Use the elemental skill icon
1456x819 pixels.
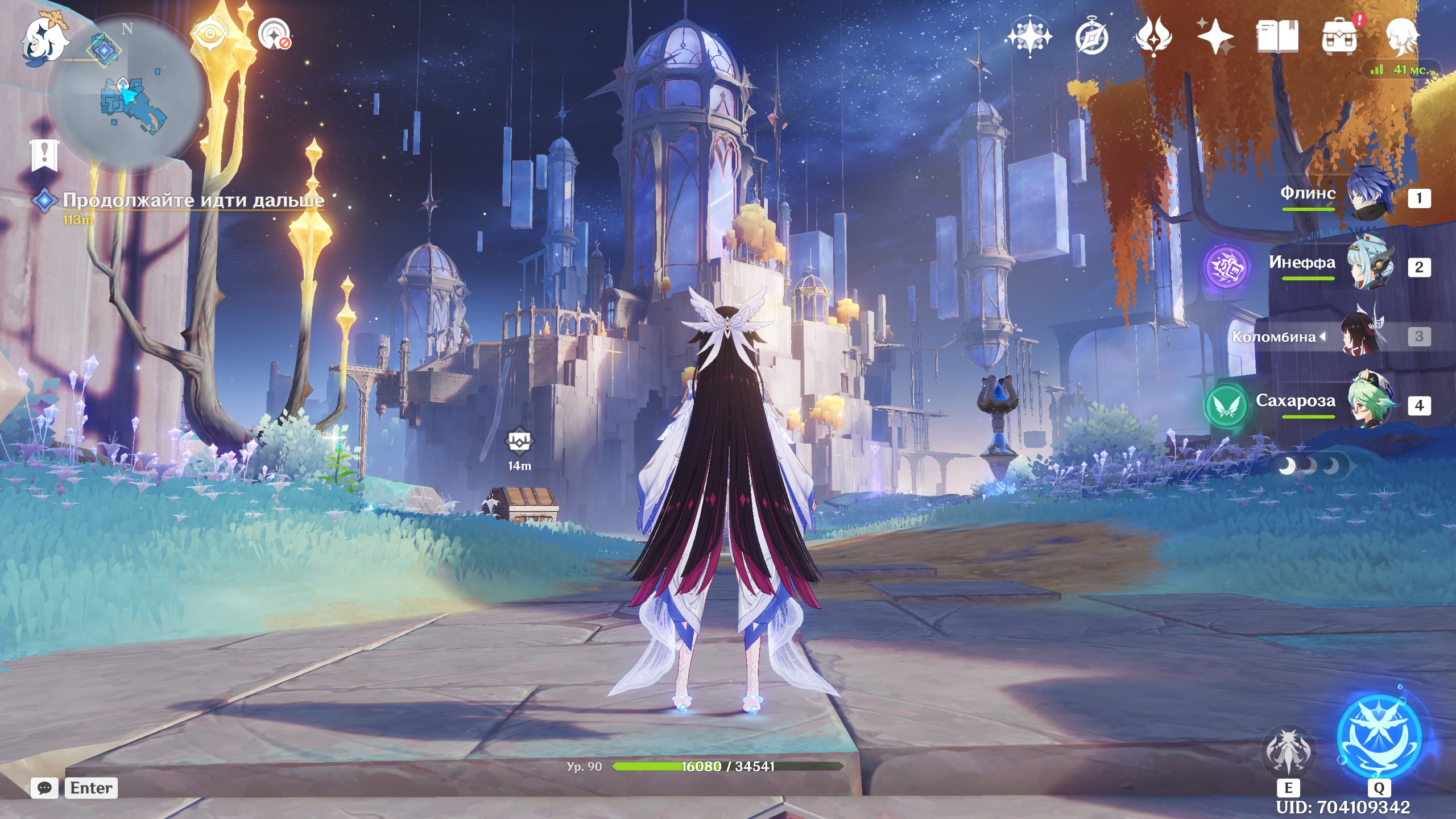(x=1288, y=752)
